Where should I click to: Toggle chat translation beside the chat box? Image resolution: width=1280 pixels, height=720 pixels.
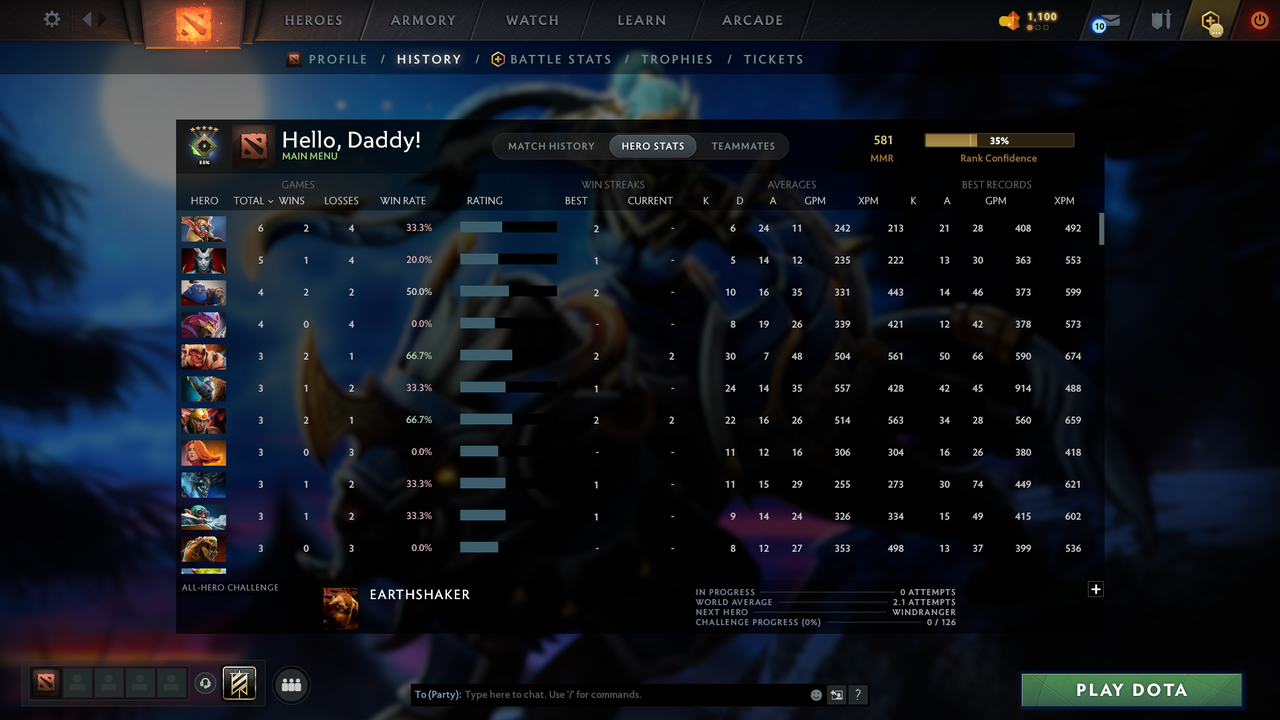[837, 694]
